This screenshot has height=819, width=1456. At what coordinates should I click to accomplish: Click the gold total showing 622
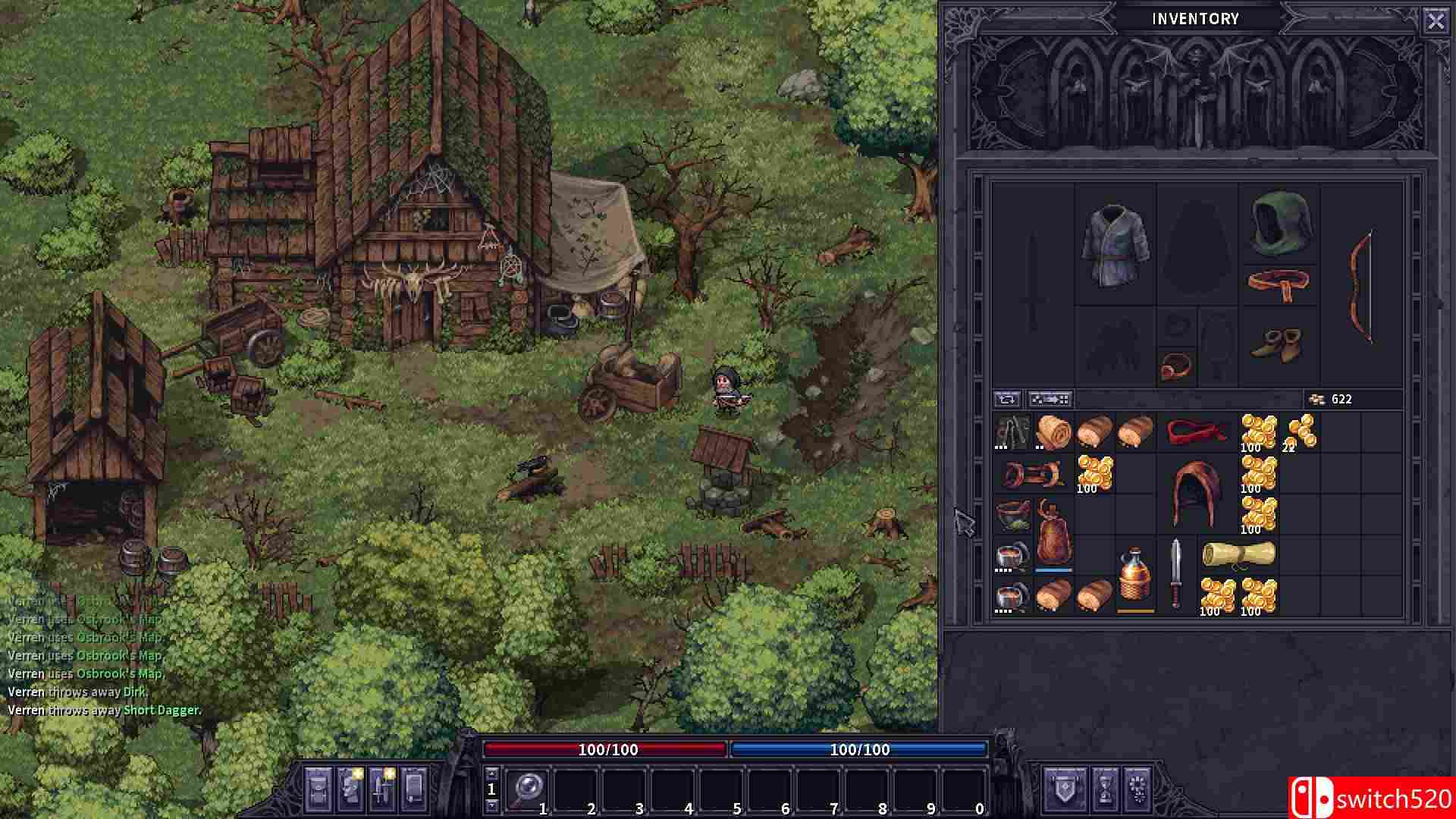1341,398
